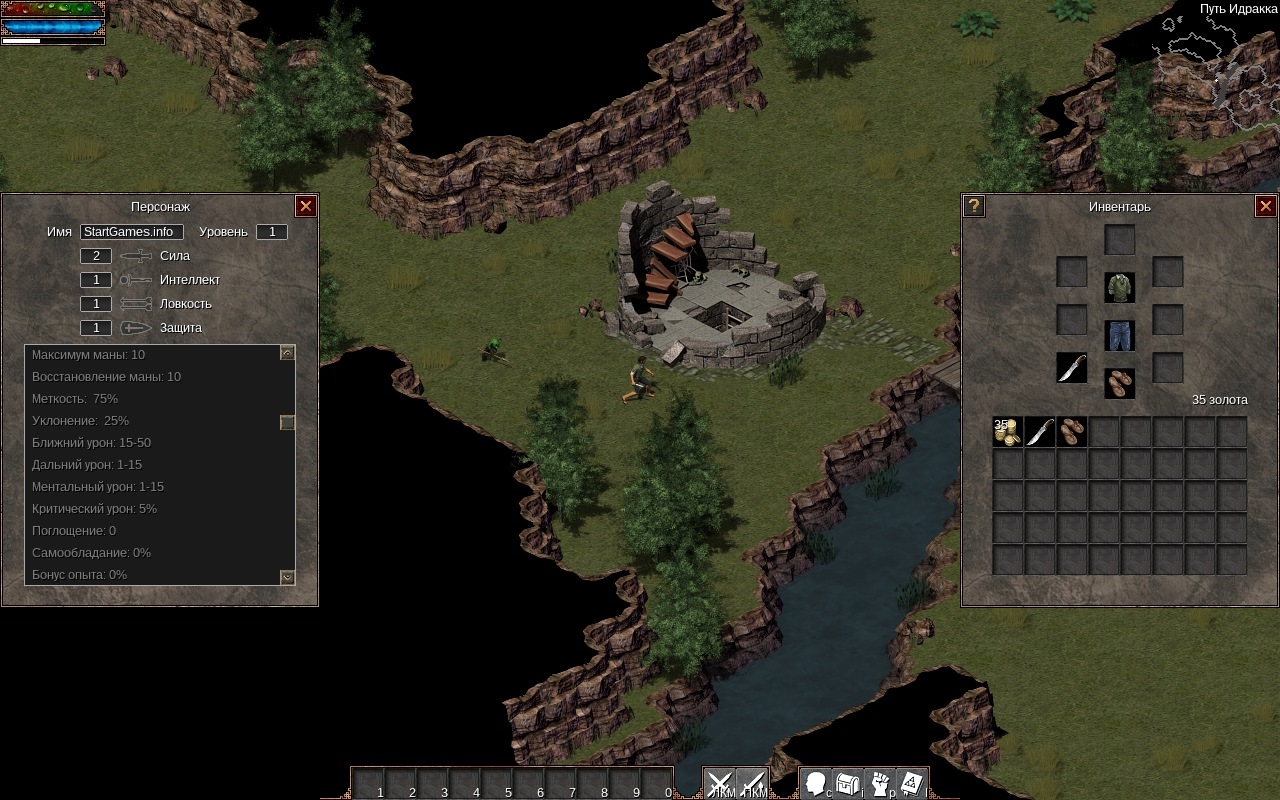The width and height of the screenshot is (1280, 800).
Task: Select the equipped green shirt slot
Action: 1120,287
